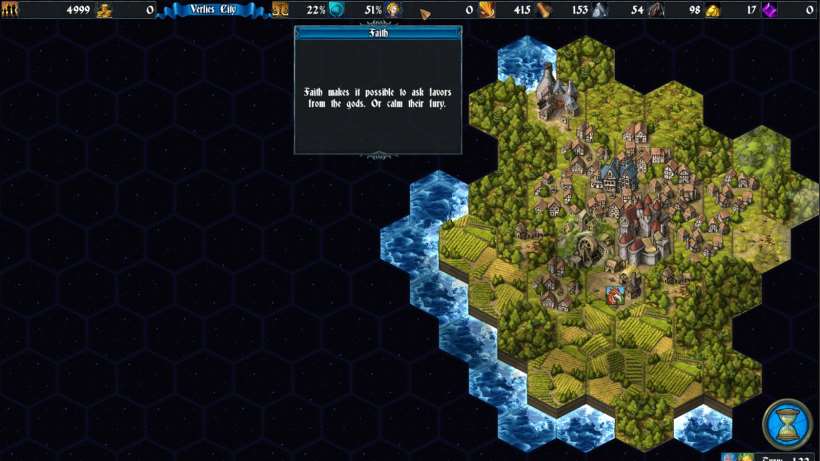The width and height of the screenshot is (820, 461).
Task: End the turn with the hourglass button
Action: [x=787, y=424]
